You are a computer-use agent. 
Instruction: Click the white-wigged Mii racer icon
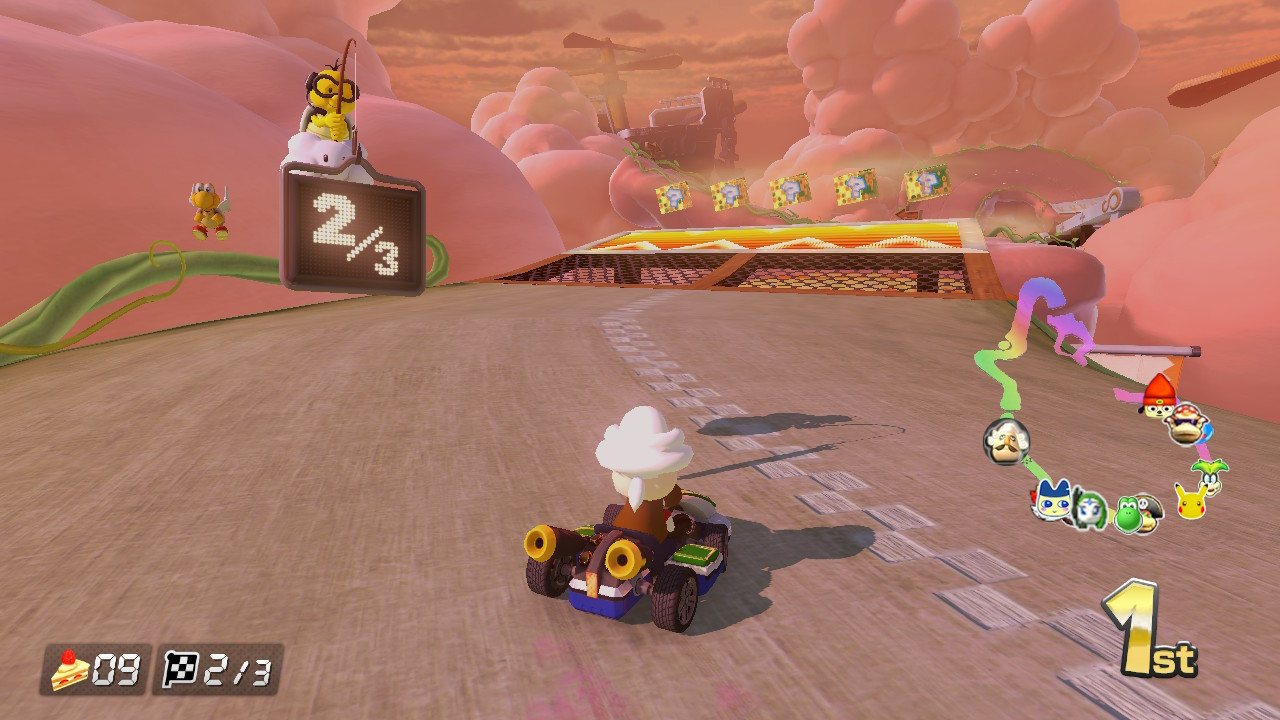[x=1006, y=442]
